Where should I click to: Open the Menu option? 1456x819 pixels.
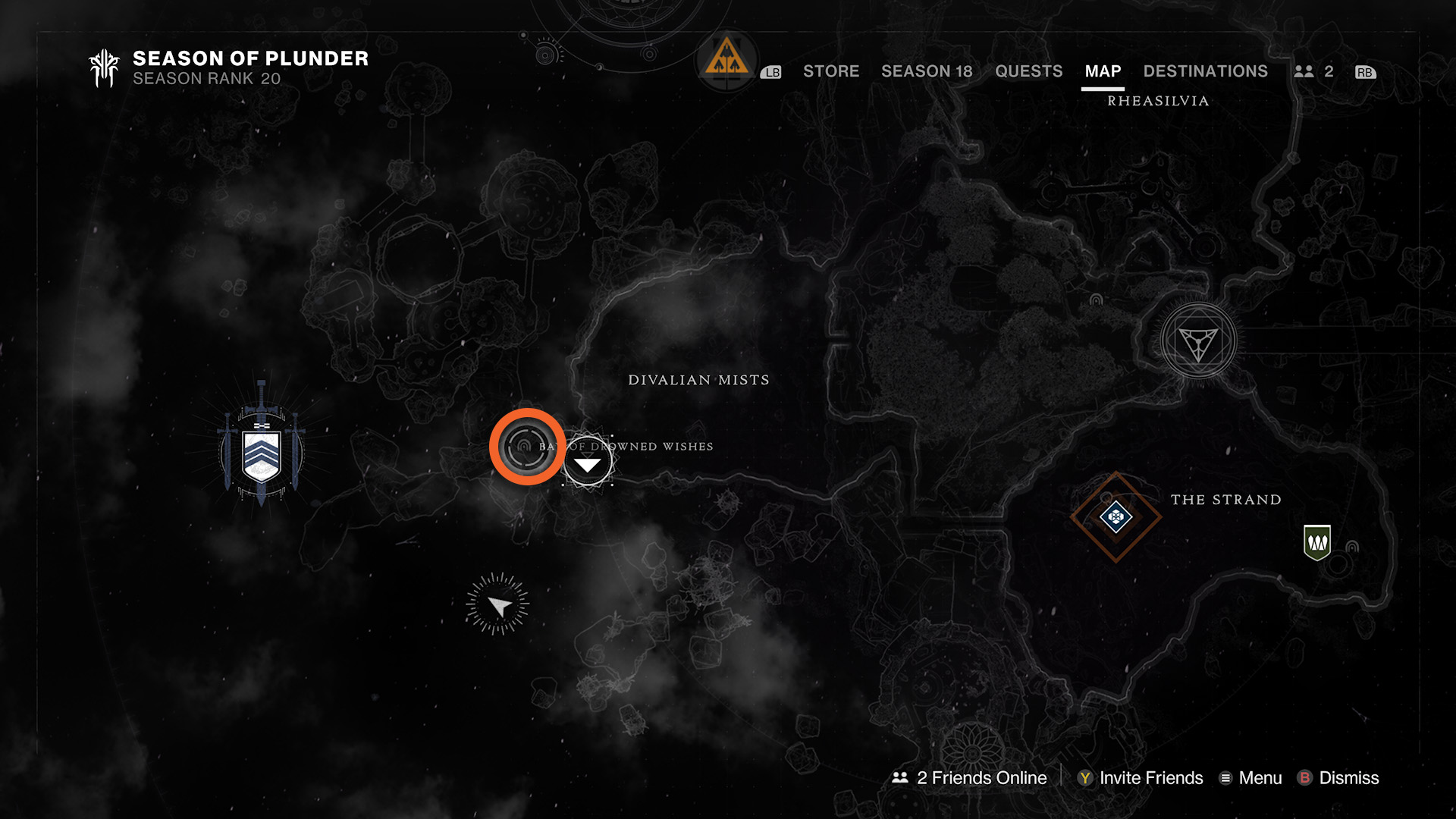click(x=1250, y=778)
